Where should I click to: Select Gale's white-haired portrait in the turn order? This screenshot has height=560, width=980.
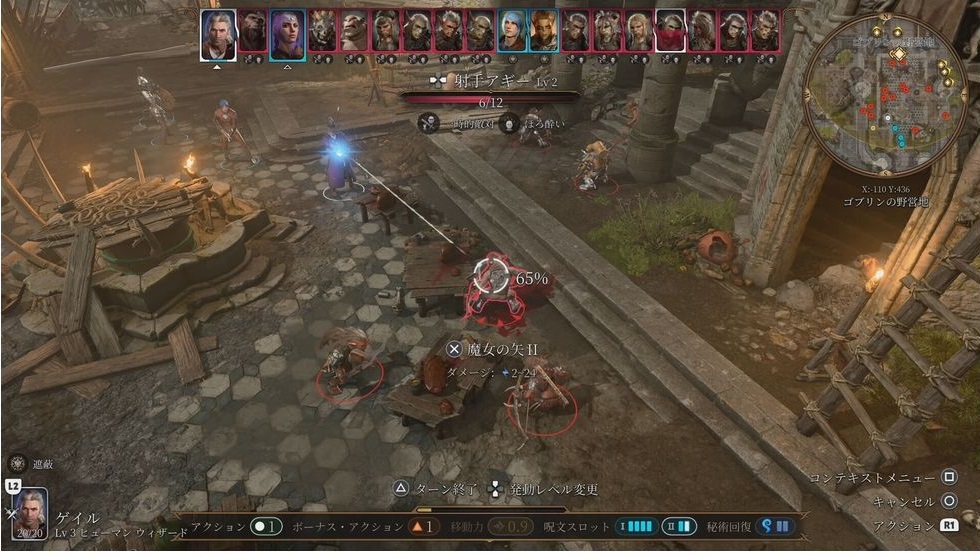tap(218, 34)
